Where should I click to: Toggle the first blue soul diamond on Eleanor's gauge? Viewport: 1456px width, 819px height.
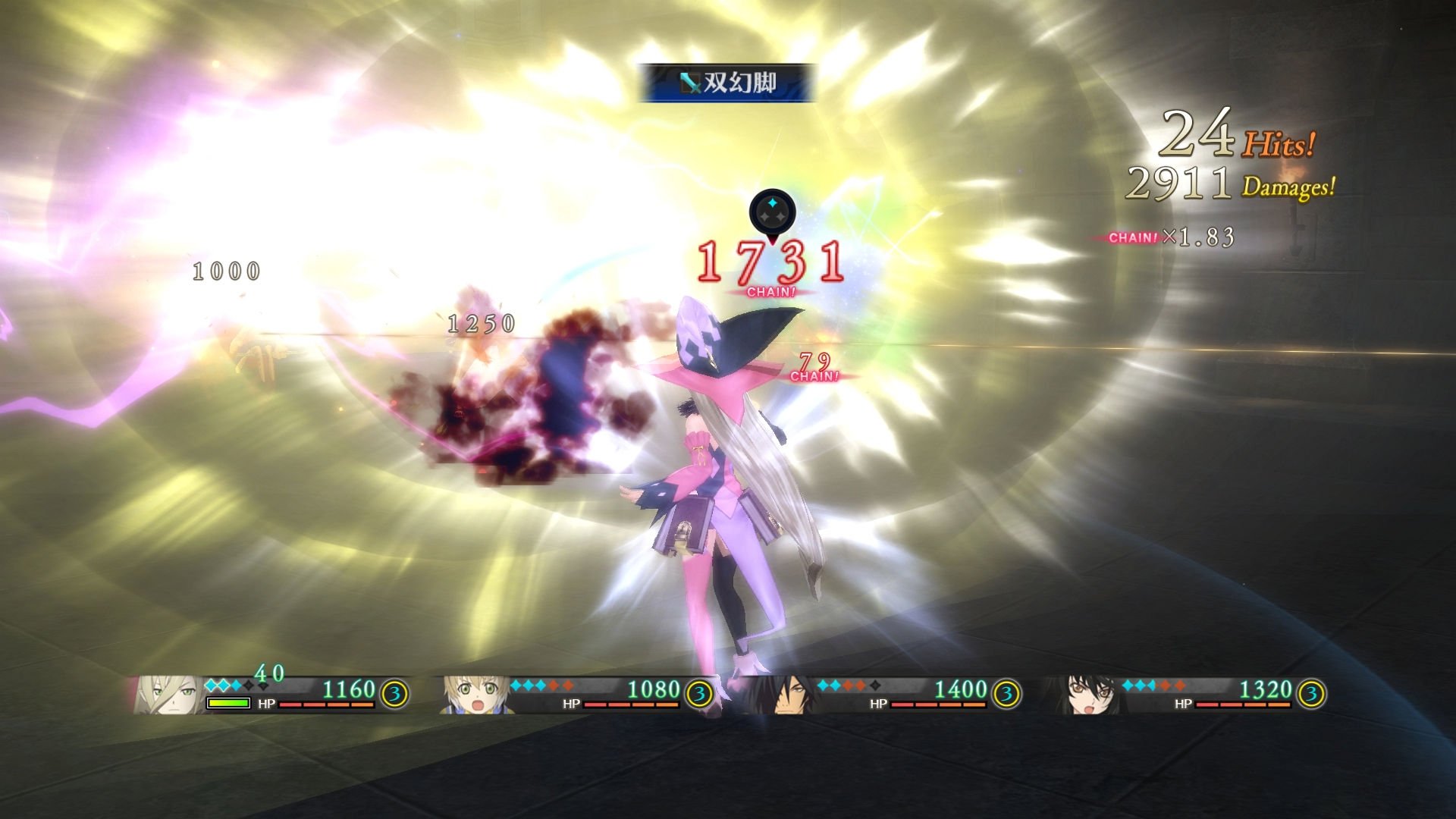pyautogui.click(x=210, y=686)
